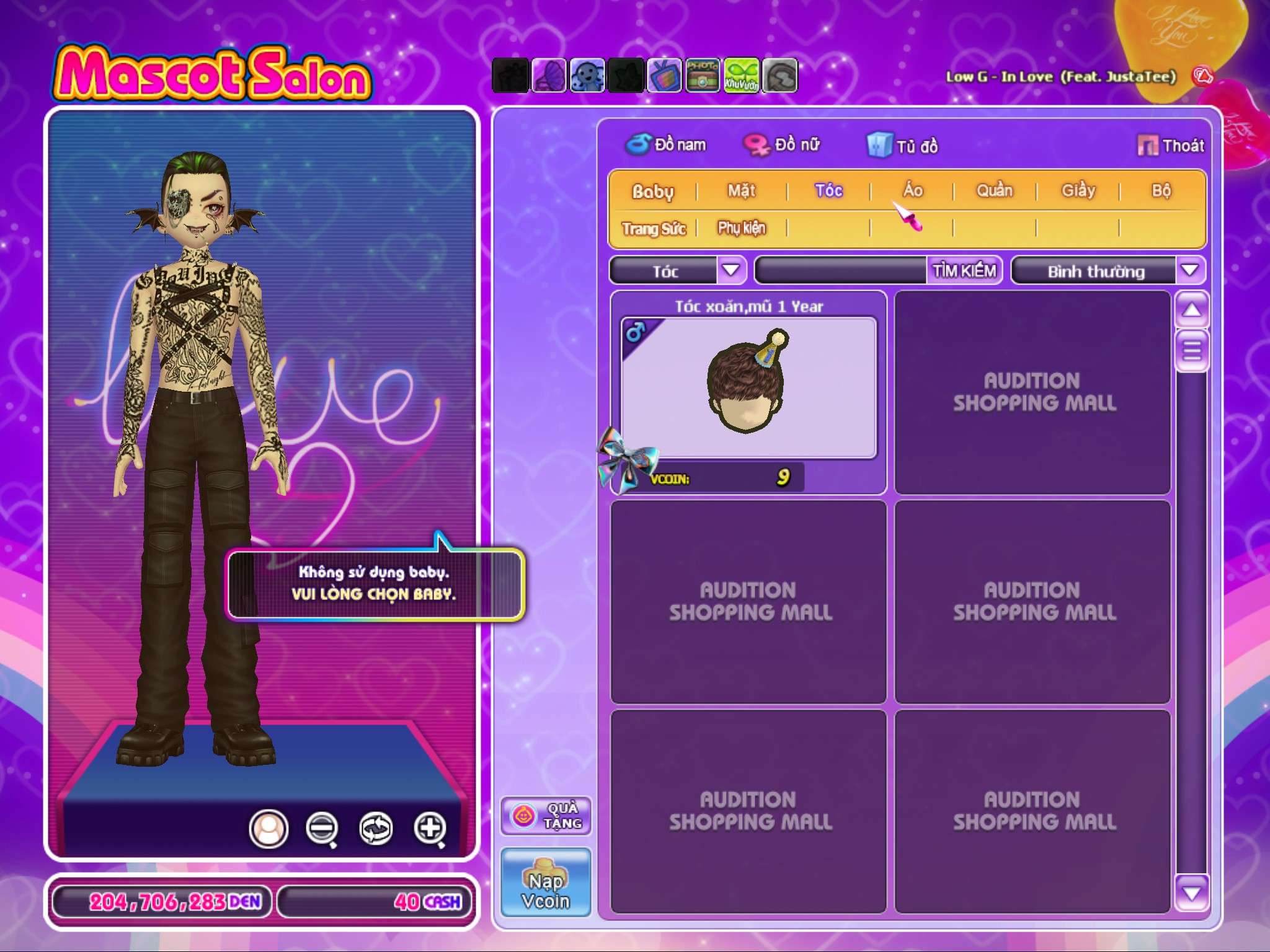Open the green Khu Vườn garden icon

coord(741,76)
